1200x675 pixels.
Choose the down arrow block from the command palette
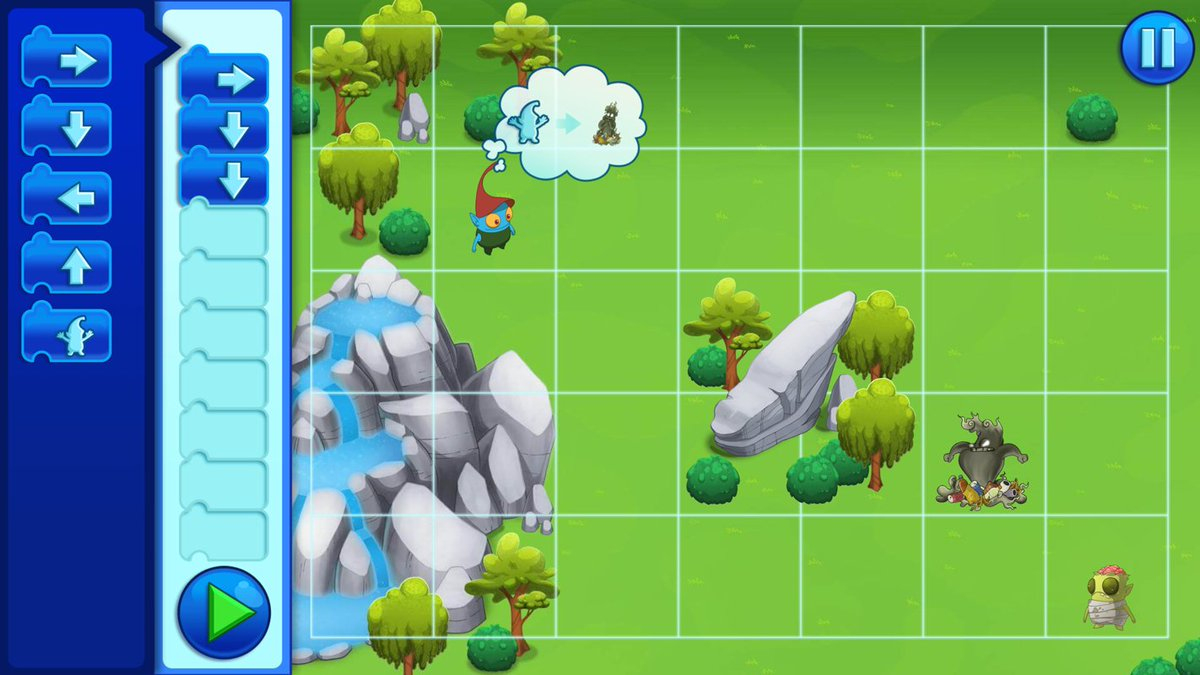click(x=67, y=130)
